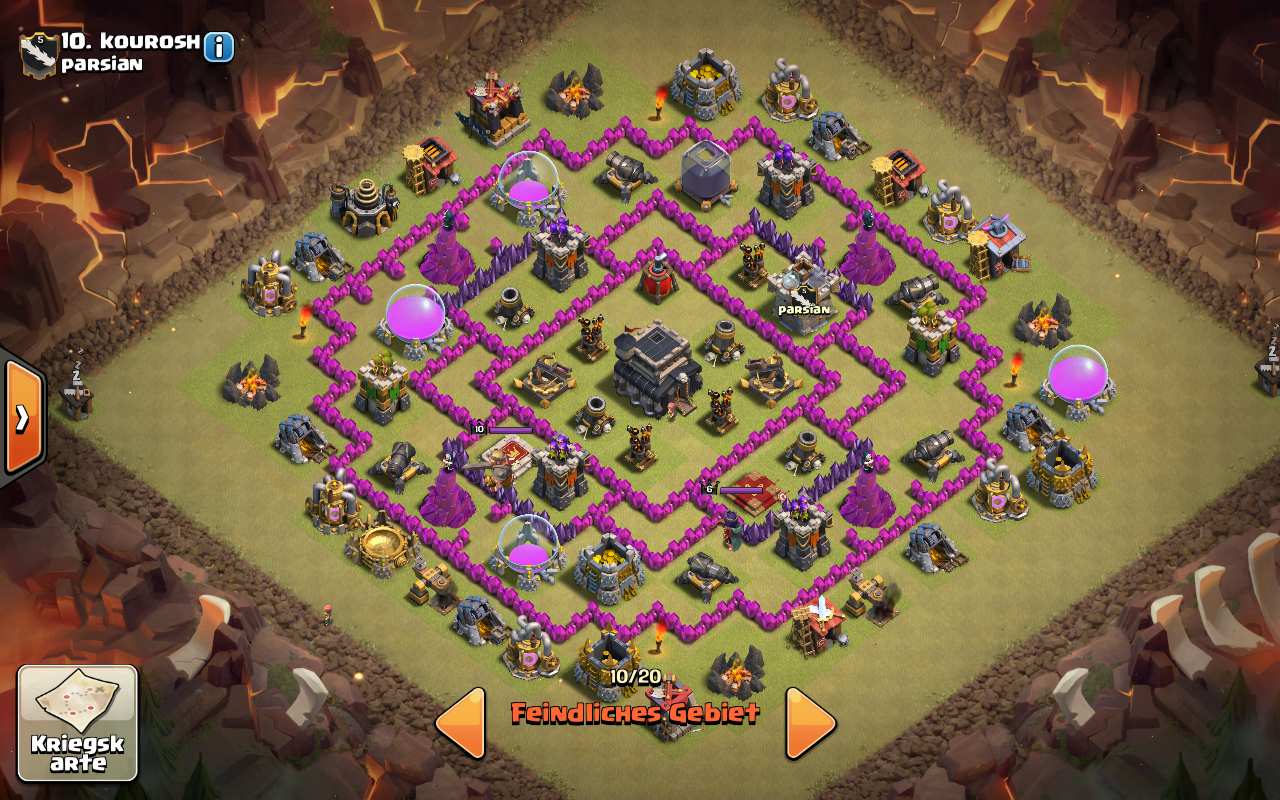Open the player info for kourosh
1280x800 pixels.
pos(219,47)
